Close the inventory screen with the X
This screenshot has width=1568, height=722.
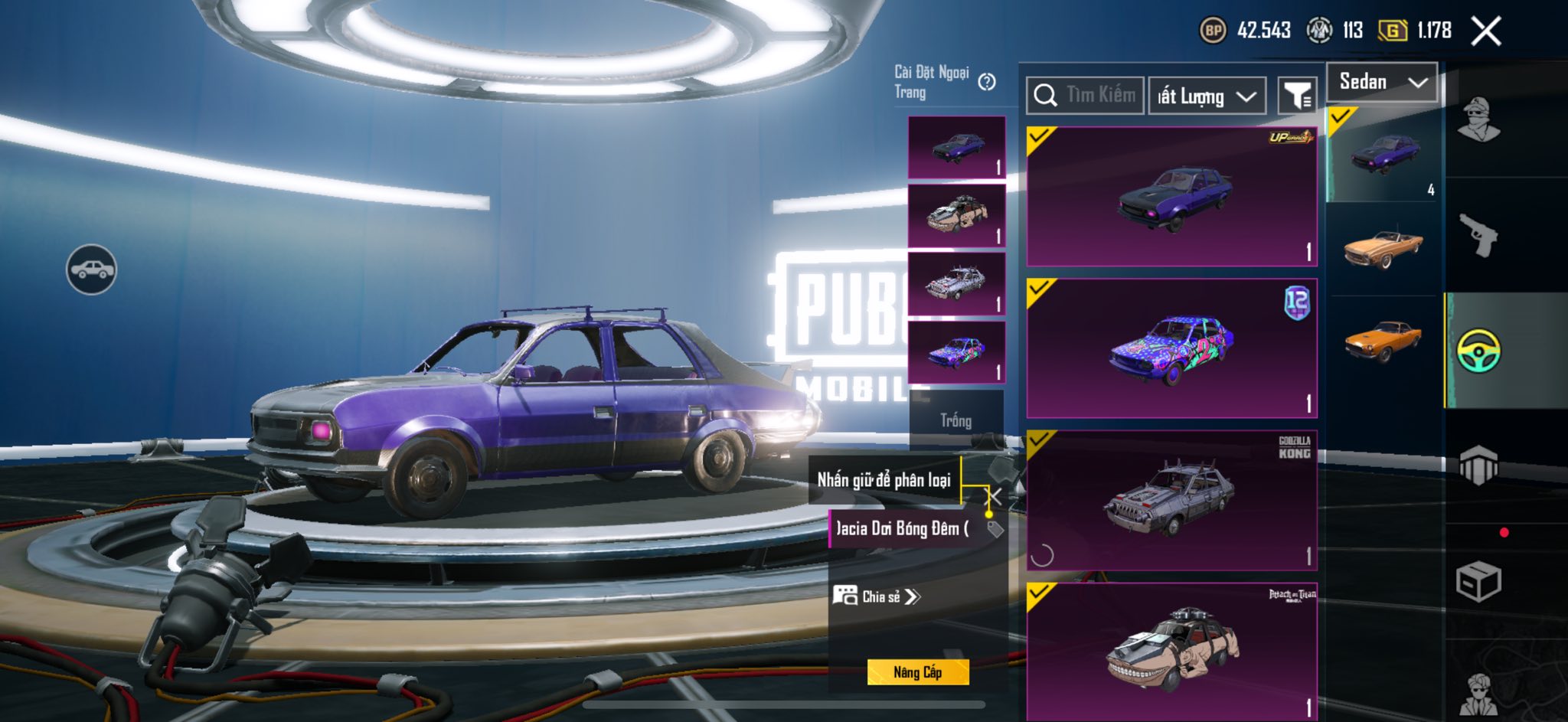click(x=1486, y=31)
